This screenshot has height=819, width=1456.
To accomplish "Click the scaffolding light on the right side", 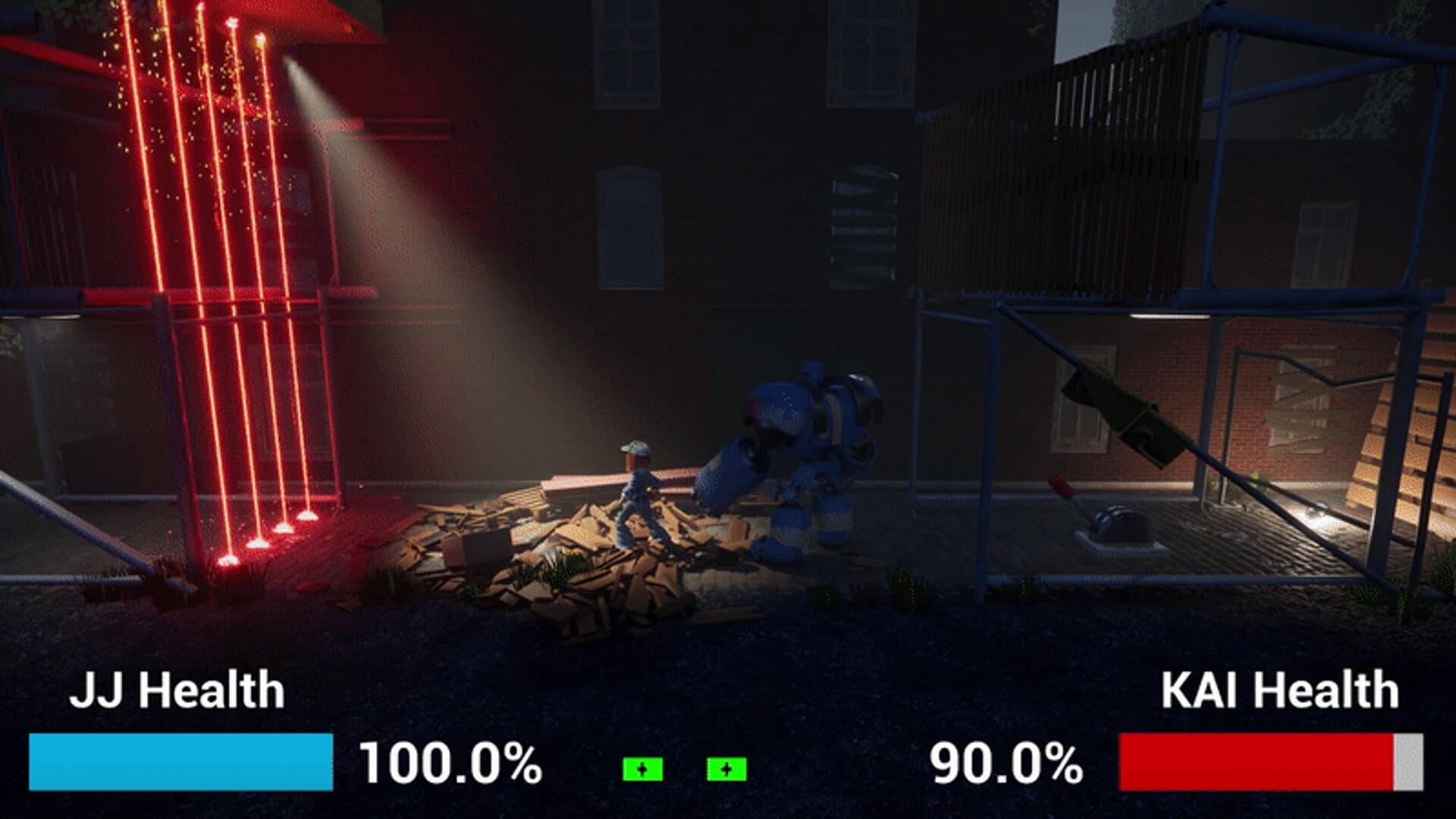I will 1169,314.
